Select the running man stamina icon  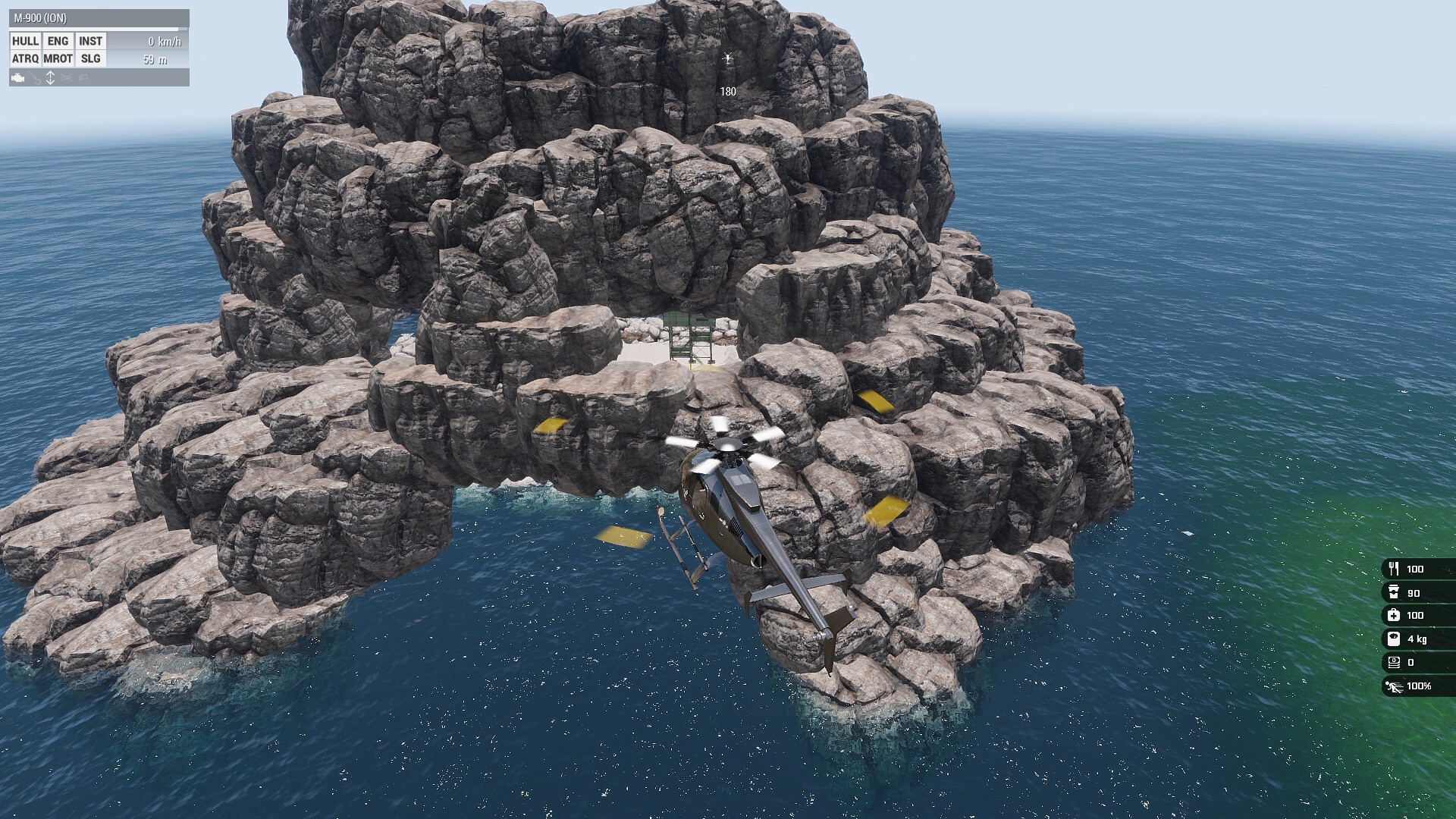[x=1394, y=686]
